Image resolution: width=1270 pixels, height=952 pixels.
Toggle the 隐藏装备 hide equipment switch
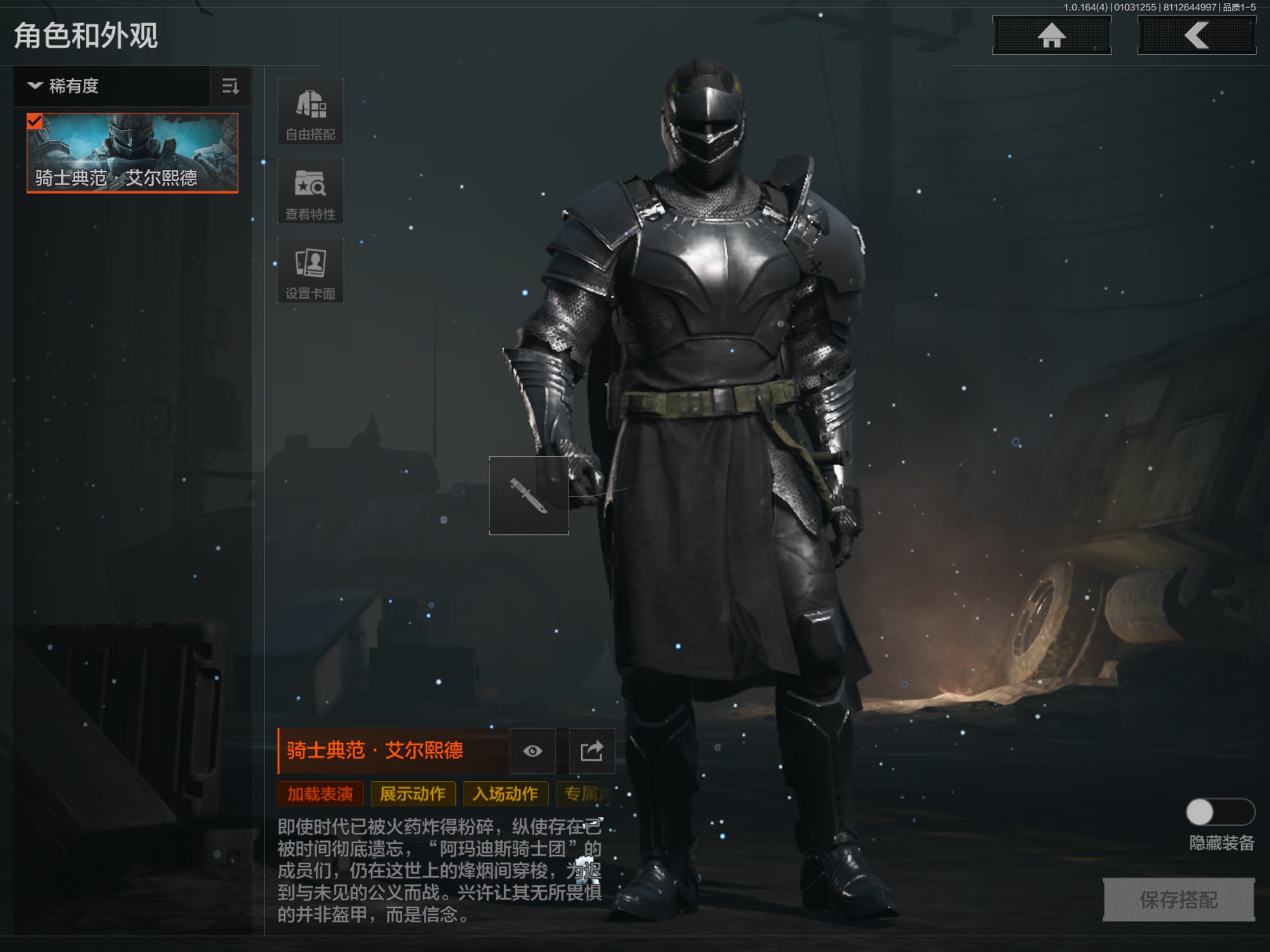1220,813
